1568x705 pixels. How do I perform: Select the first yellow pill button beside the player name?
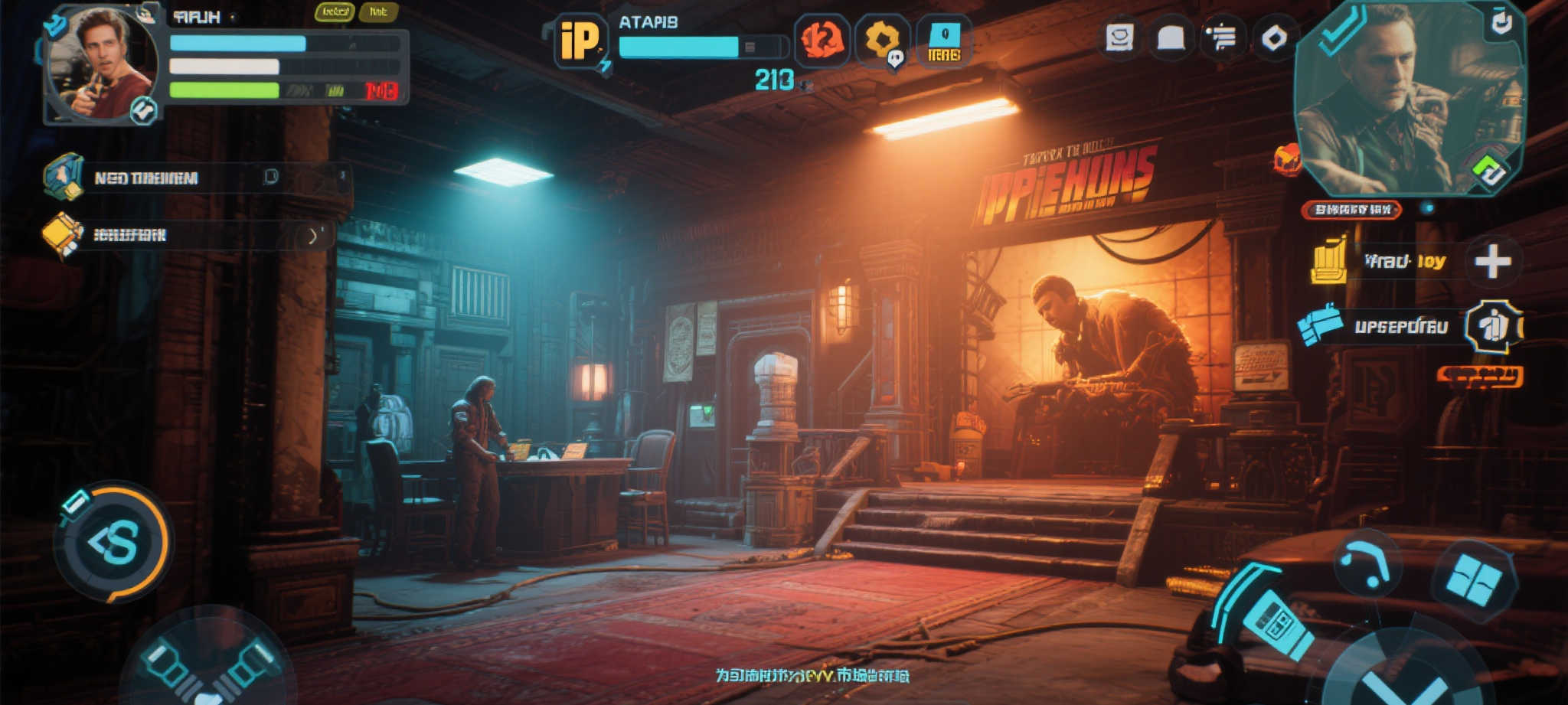point(335,12)
